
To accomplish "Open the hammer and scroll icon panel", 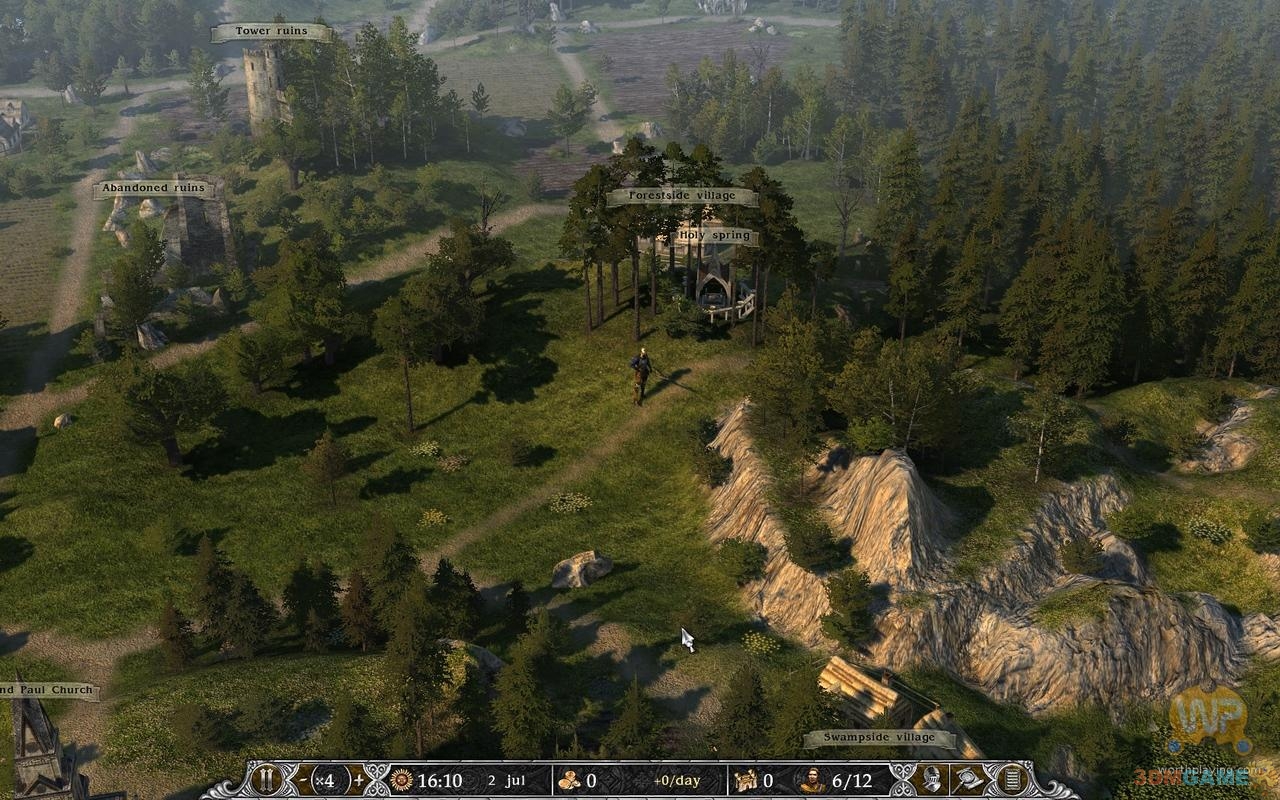I will click(971, 780).
